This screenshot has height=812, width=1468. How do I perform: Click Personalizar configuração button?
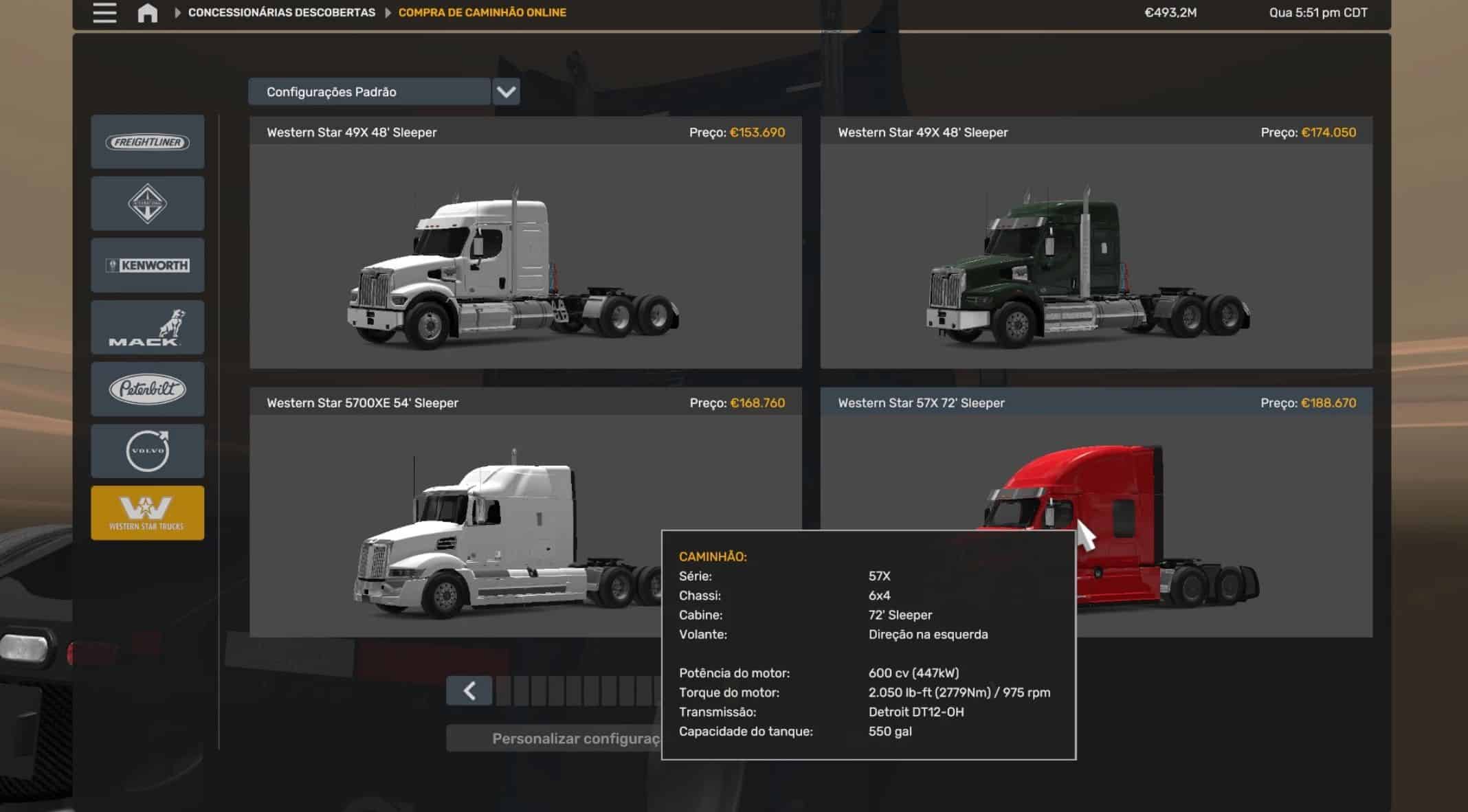tap(553, 738)
